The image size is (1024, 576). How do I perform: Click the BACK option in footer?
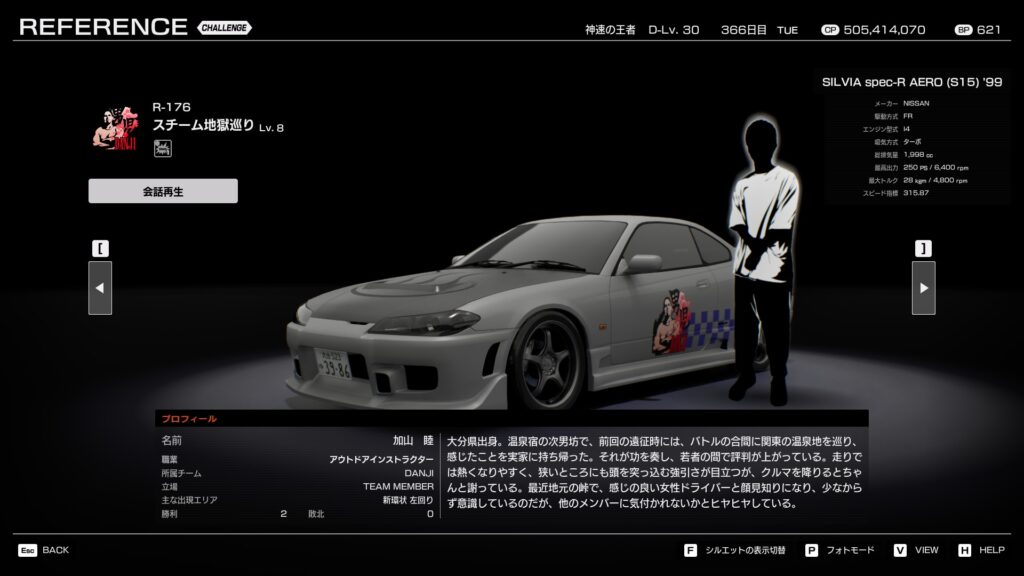pos(44,550)
